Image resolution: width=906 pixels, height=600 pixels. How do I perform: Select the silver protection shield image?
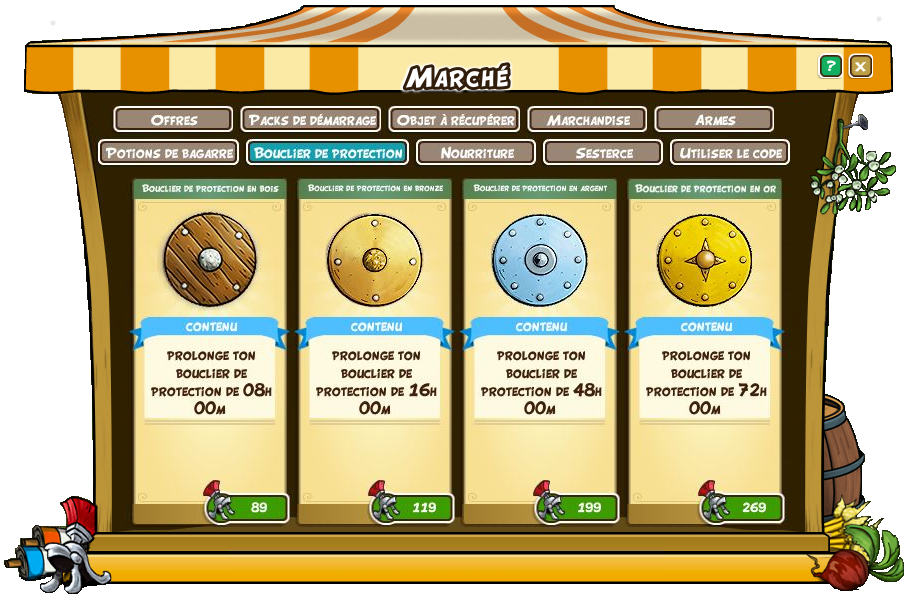point(539,259)
